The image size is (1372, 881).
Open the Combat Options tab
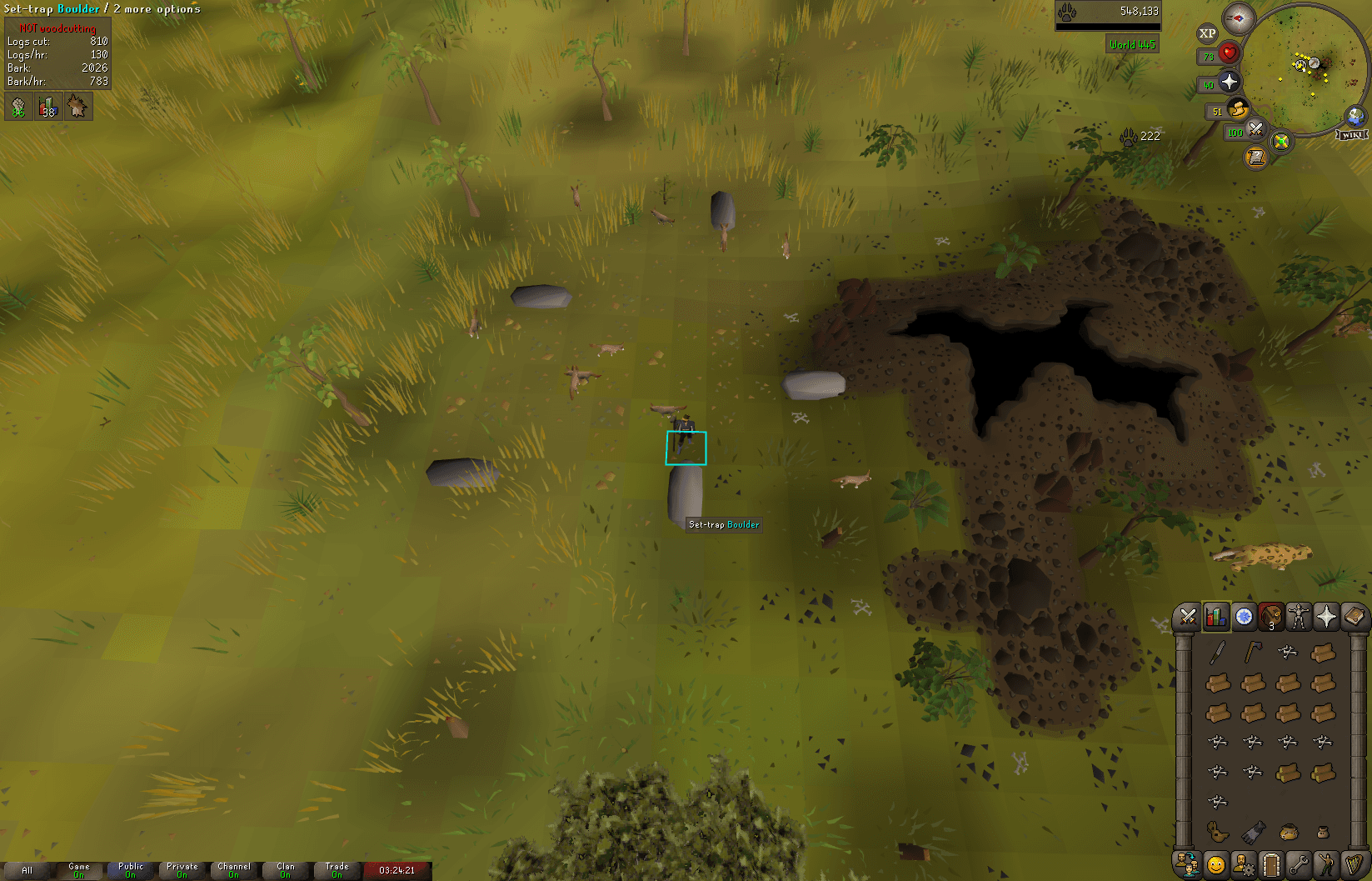click(x=1188, y=617)
